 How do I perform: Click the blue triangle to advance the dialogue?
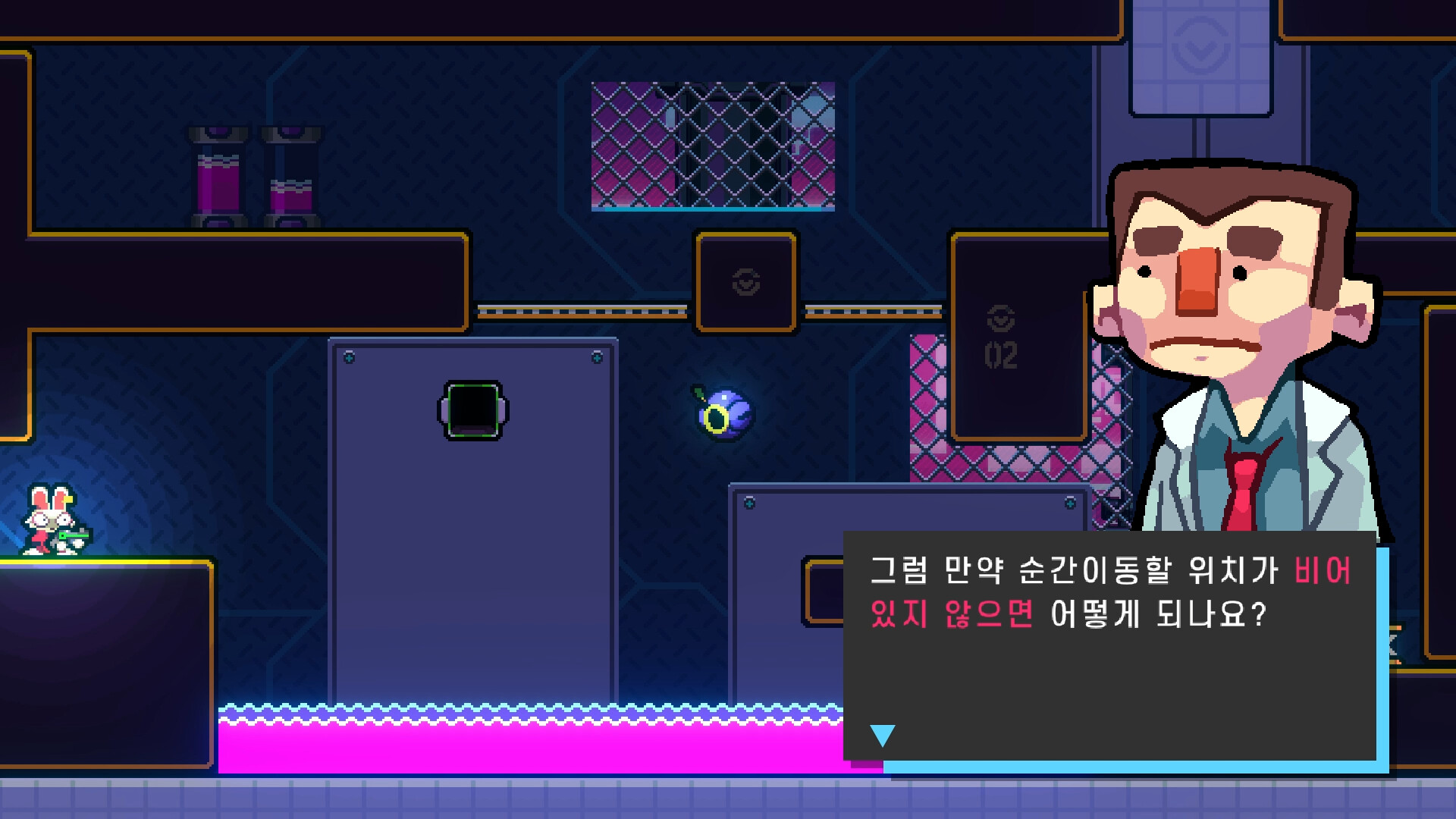[882, 734]
